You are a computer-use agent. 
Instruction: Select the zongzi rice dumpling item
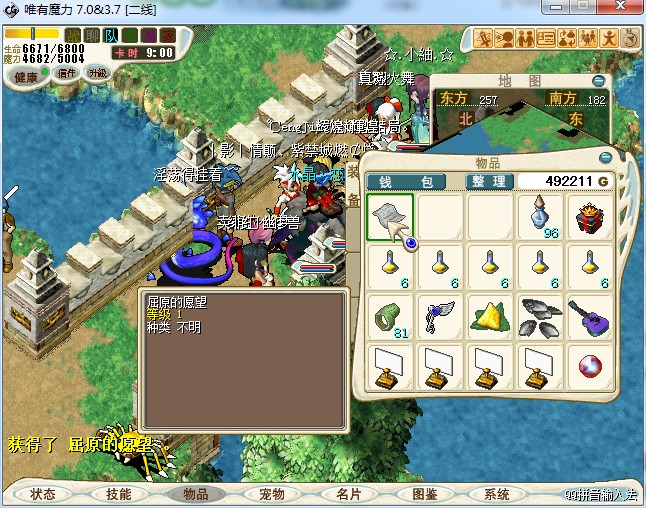coord(491,317)
